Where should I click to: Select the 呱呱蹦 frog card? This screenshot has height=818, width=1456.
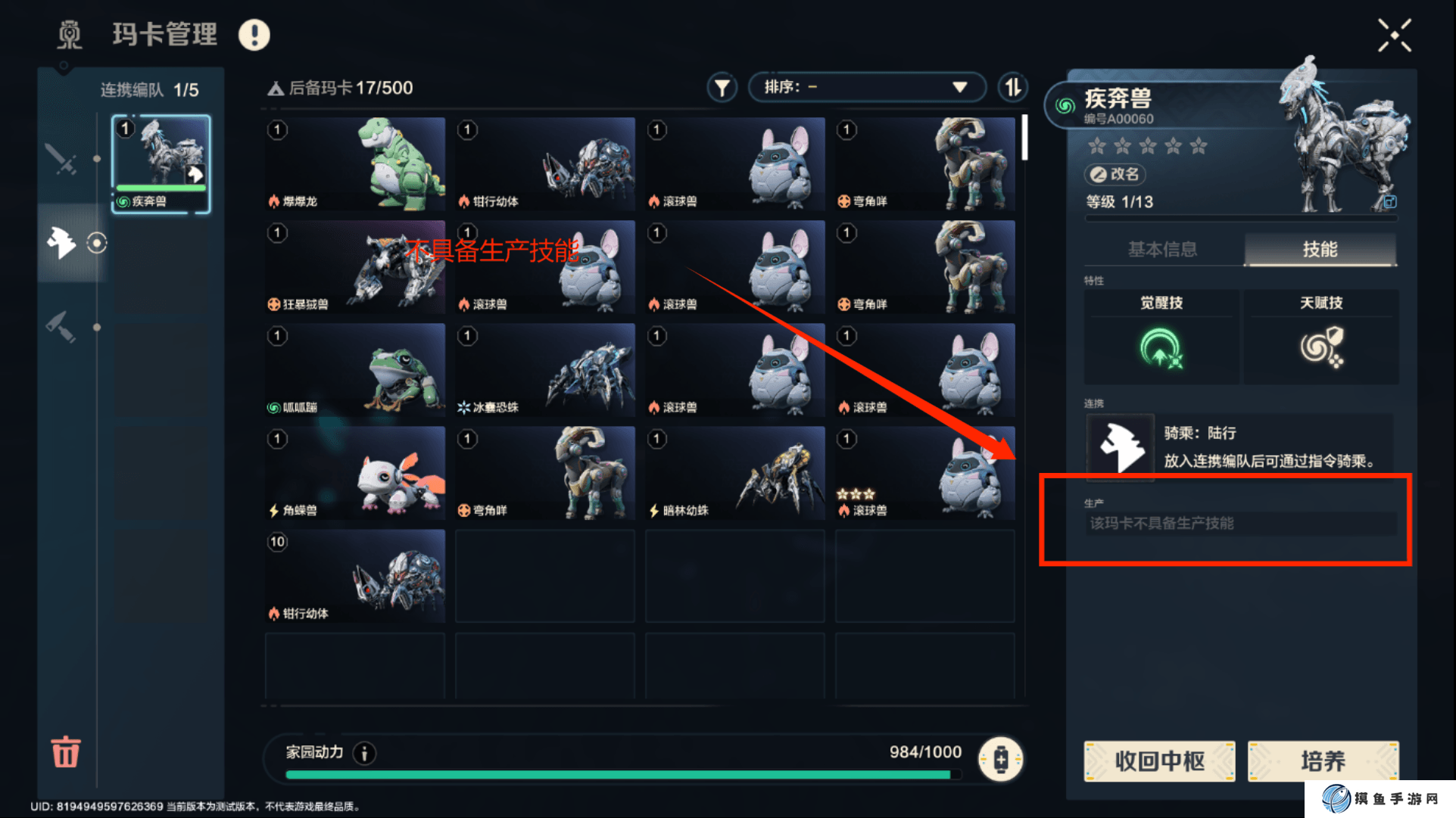point(355,369)
